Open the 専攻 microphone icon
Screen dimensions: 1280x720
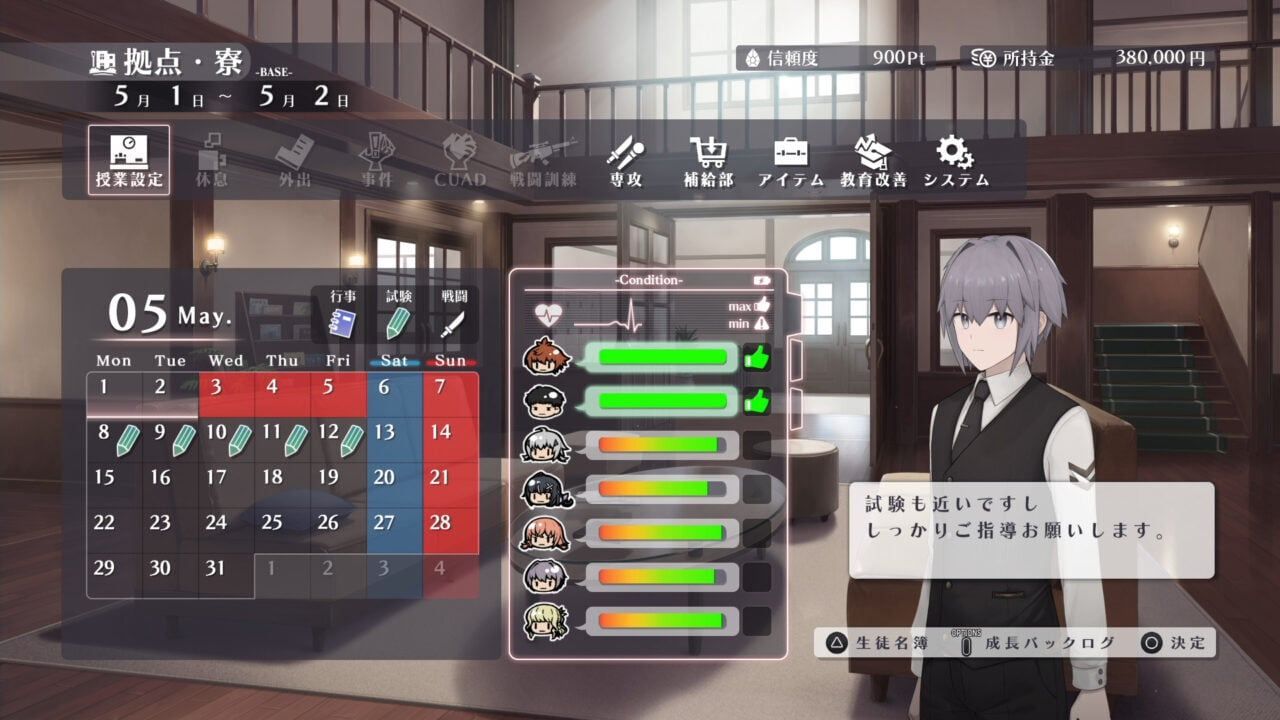(625, 160)
